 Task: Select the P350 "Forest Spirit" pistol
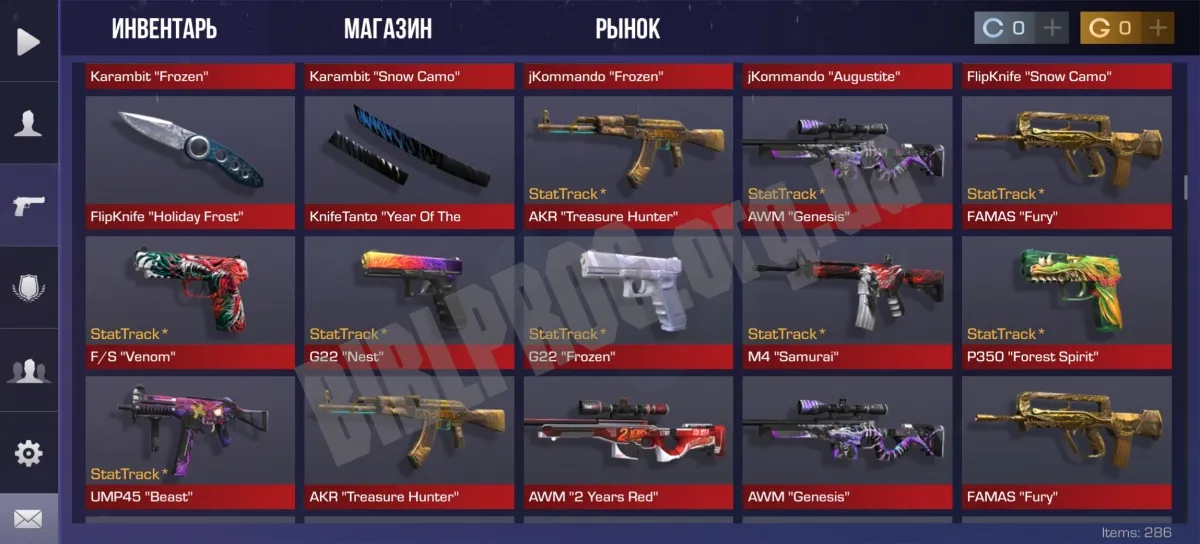tap(1066, 302)
